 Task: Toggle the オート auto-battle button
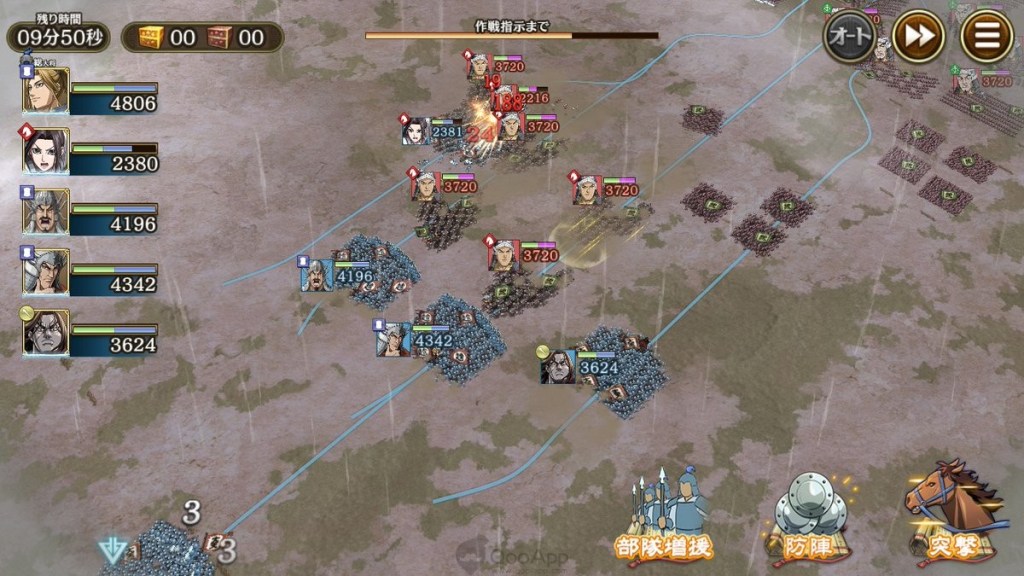pos(849,37)
